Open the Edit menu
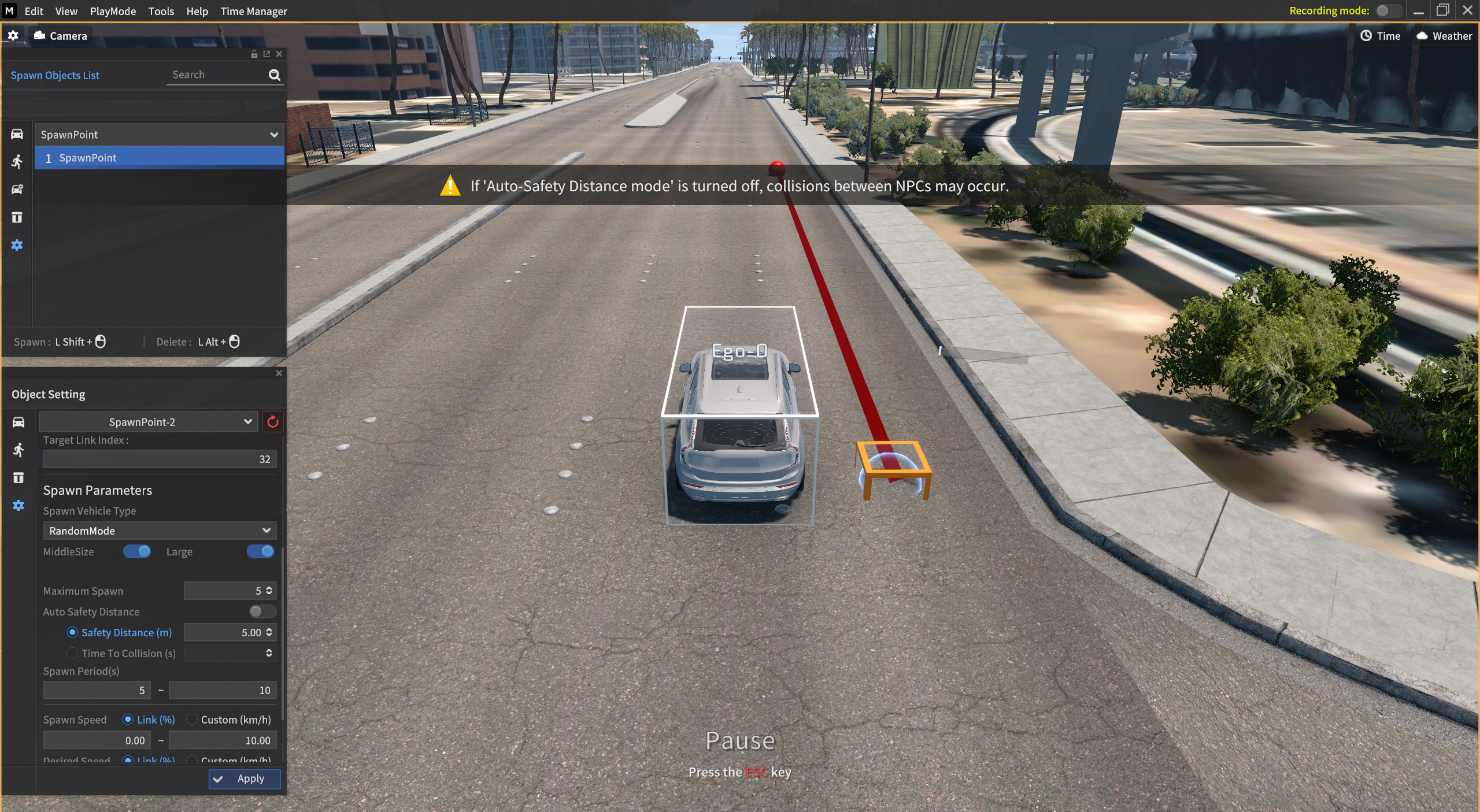The height and width of the screenshot is (812, 1480). 34,11
